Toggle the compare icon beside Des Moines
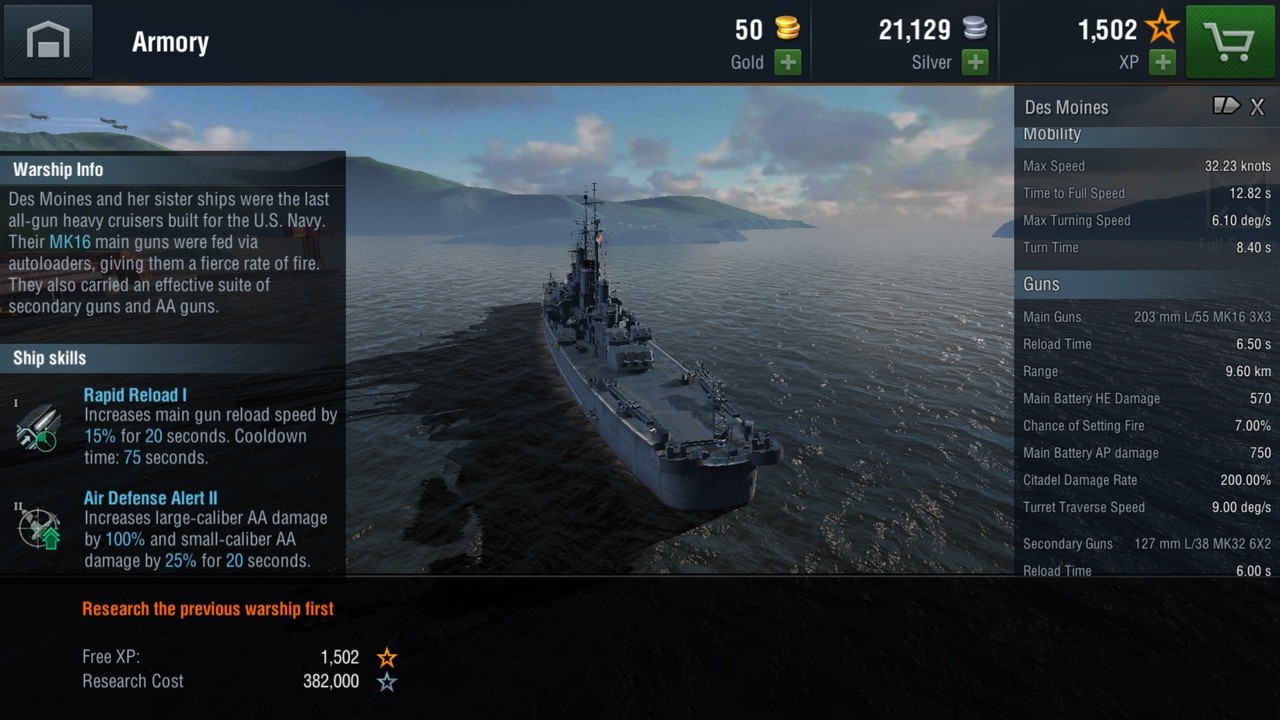 [x=1226, y=106]
